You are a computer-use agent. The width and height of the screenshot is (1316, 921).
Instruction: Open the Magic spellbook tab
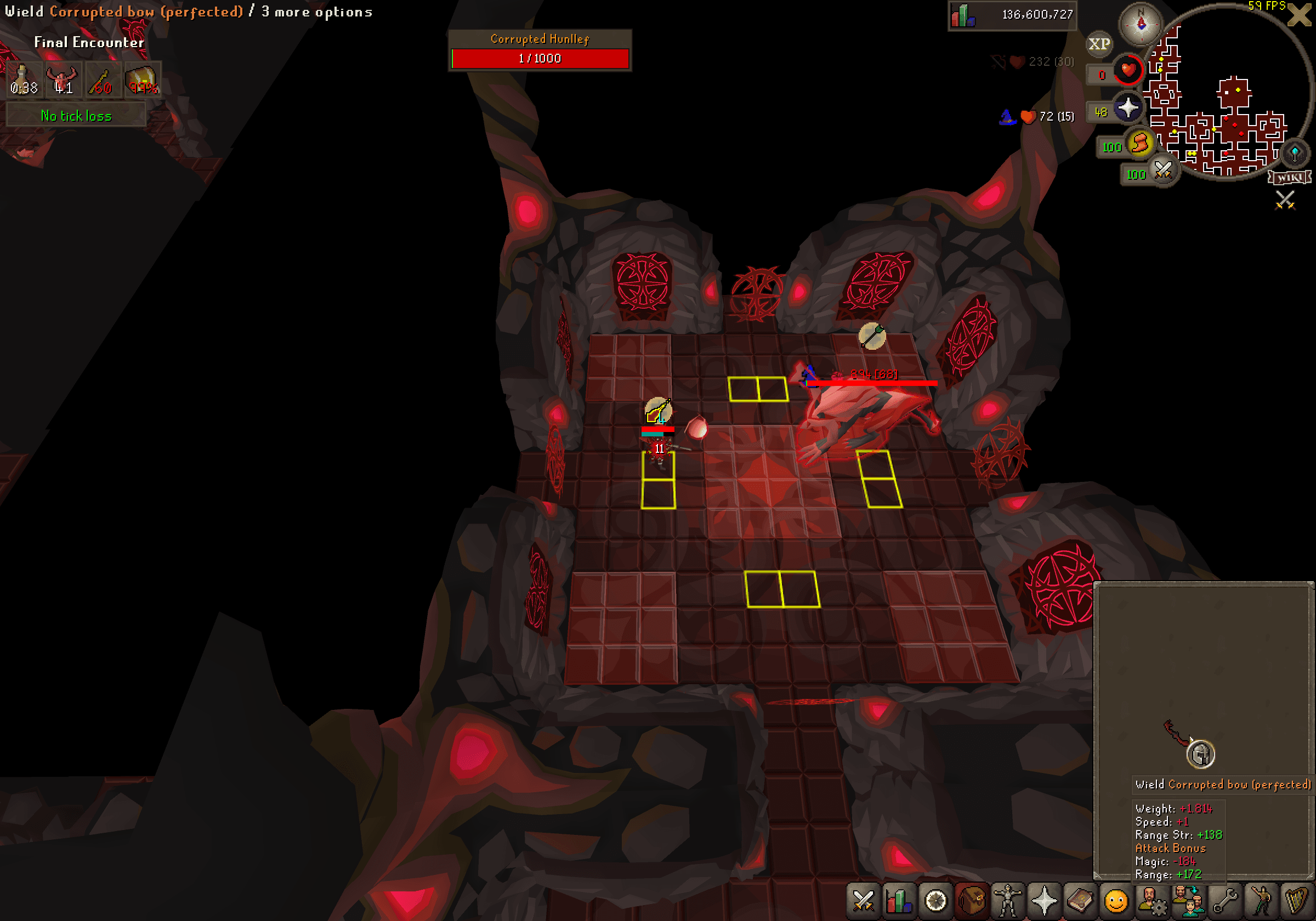point(1080,901)
